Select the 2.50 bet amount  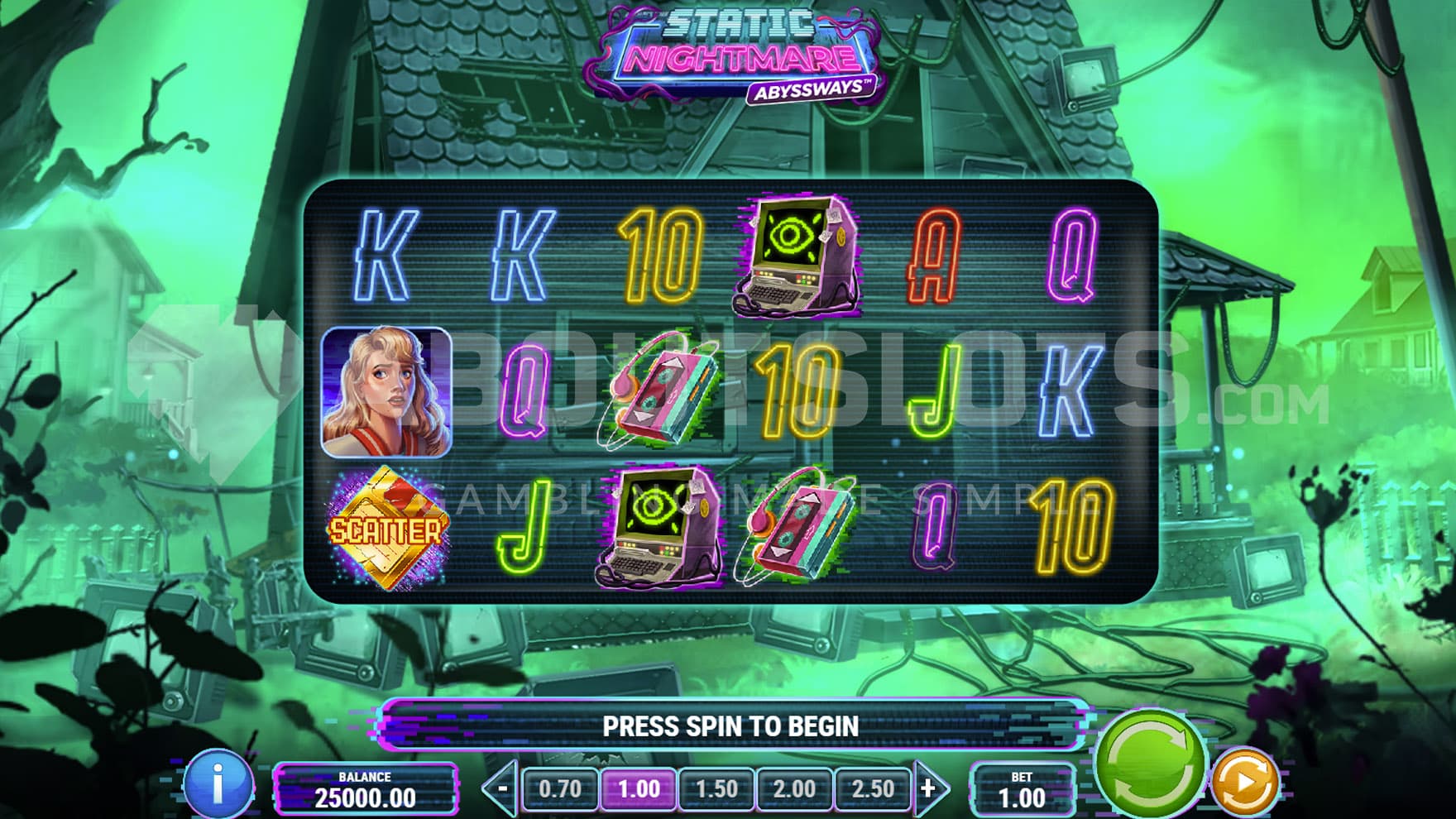873,788
